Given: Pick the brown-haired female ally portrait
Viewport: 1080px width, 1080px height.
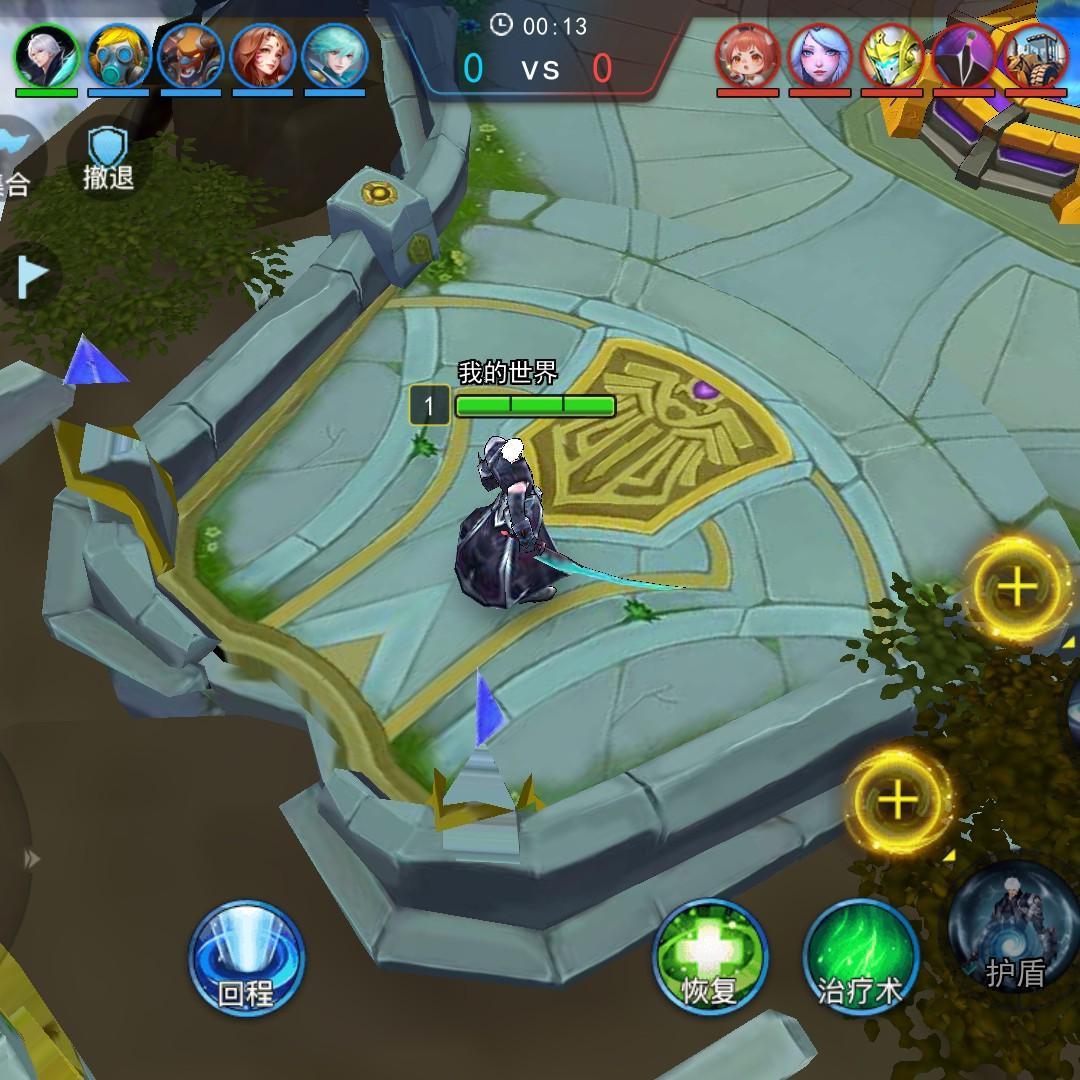Looking at the screenshot, I should tap(262, 56).
